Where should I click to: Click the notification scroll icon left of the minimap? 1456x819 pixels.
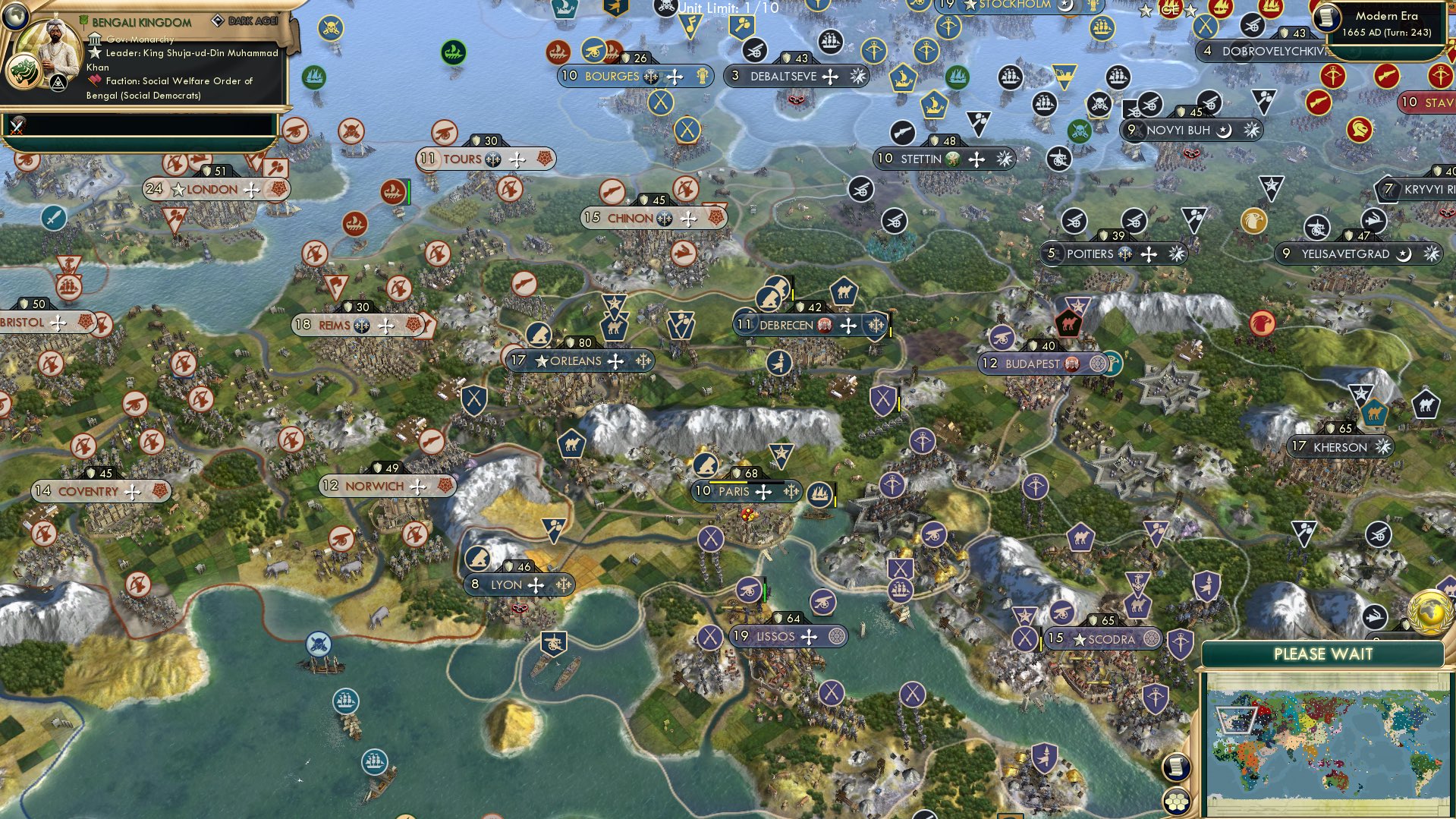click(x=1175, y=767)
